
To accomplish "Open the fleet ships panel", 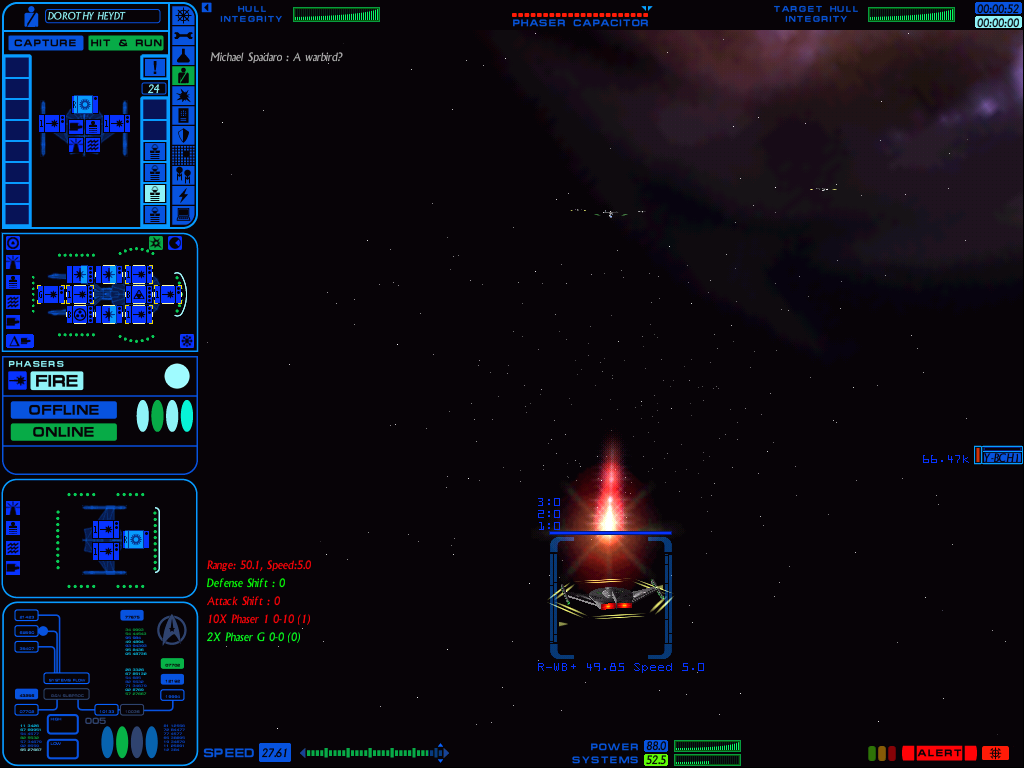I will pyautogui.click(x=183, y=175).
